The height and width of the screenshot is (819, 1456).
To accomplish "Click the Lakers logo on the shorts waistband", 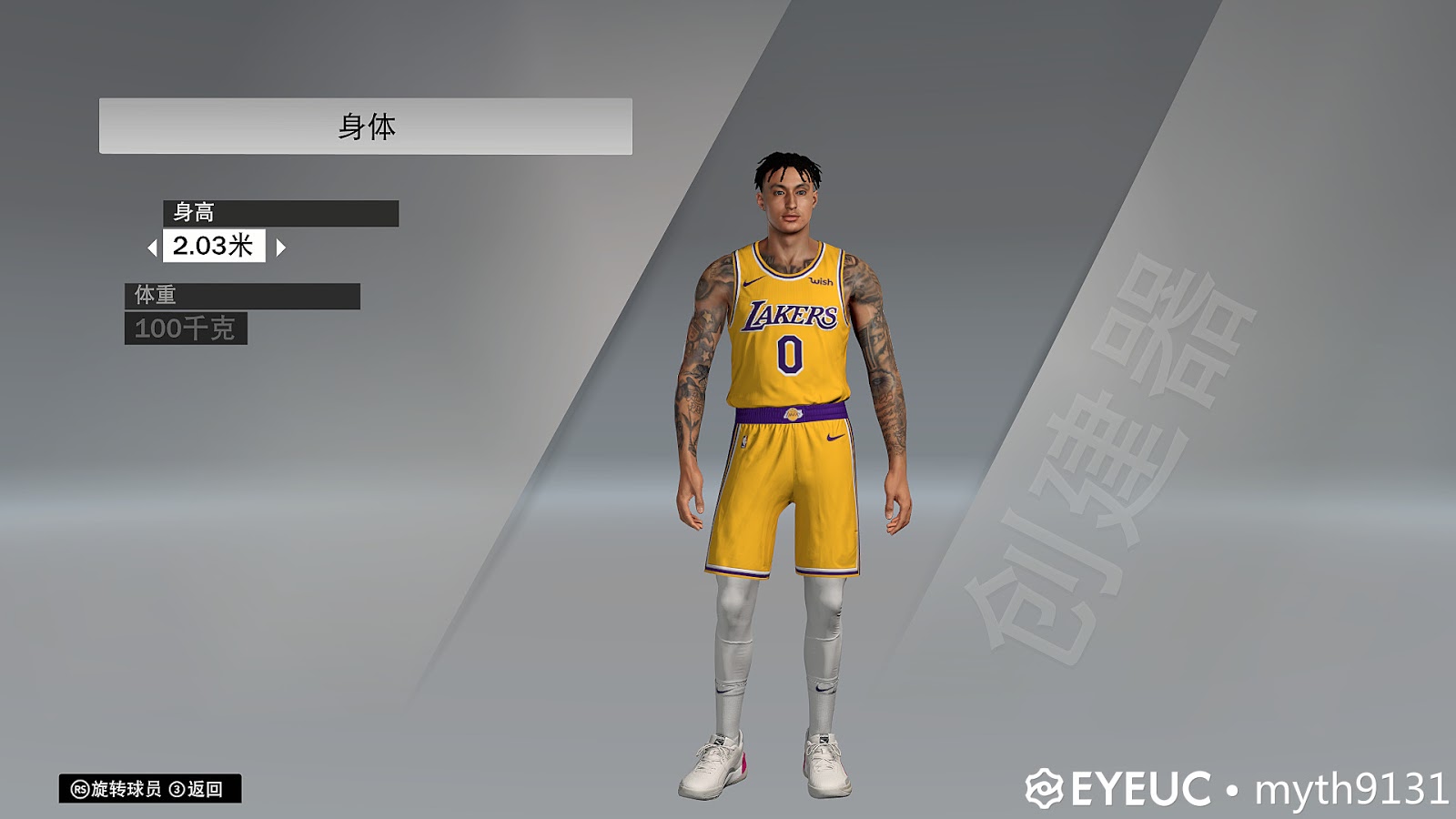I will point(794,415).
